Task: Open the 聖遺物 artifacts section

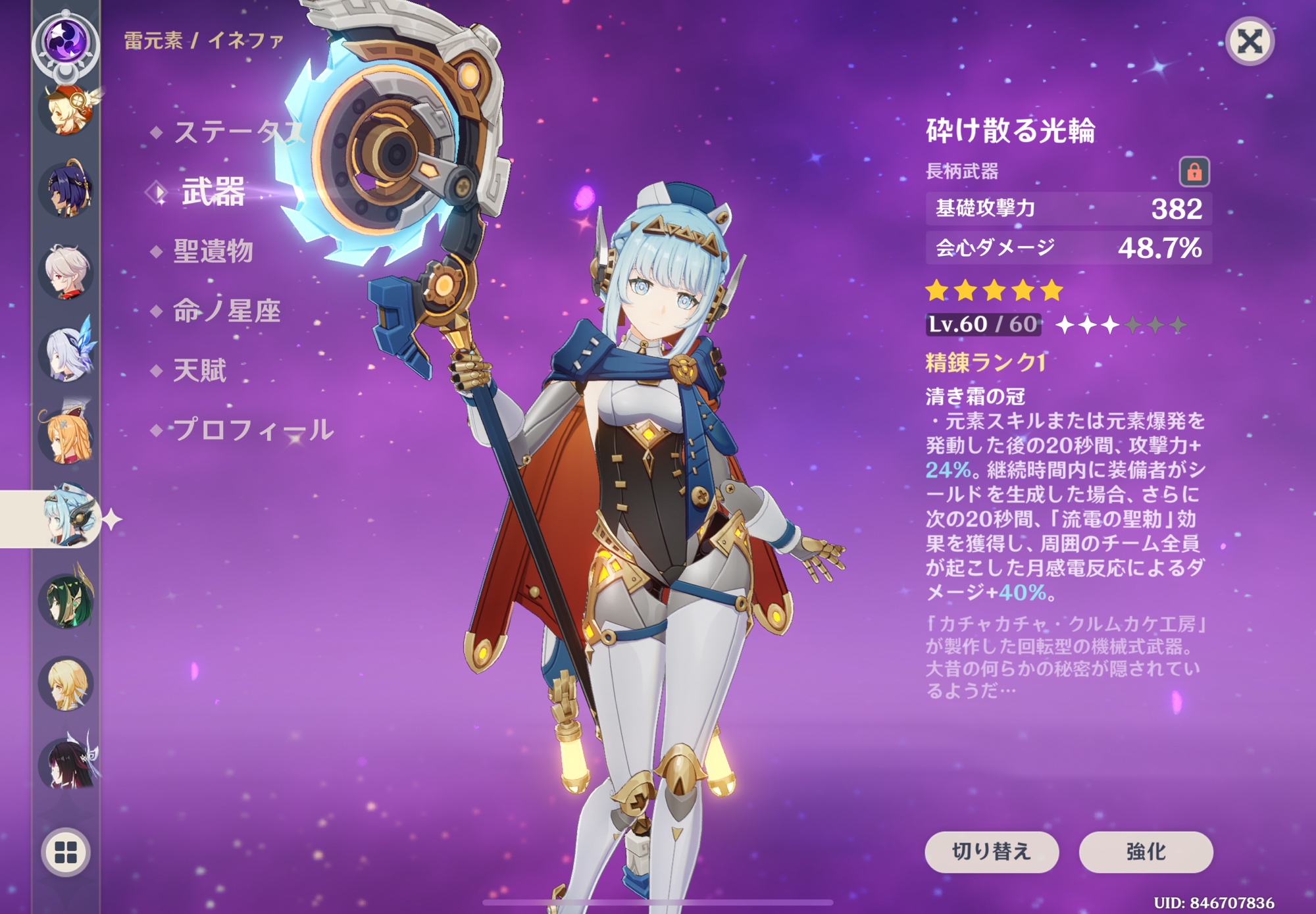Action: coord(213,251)
